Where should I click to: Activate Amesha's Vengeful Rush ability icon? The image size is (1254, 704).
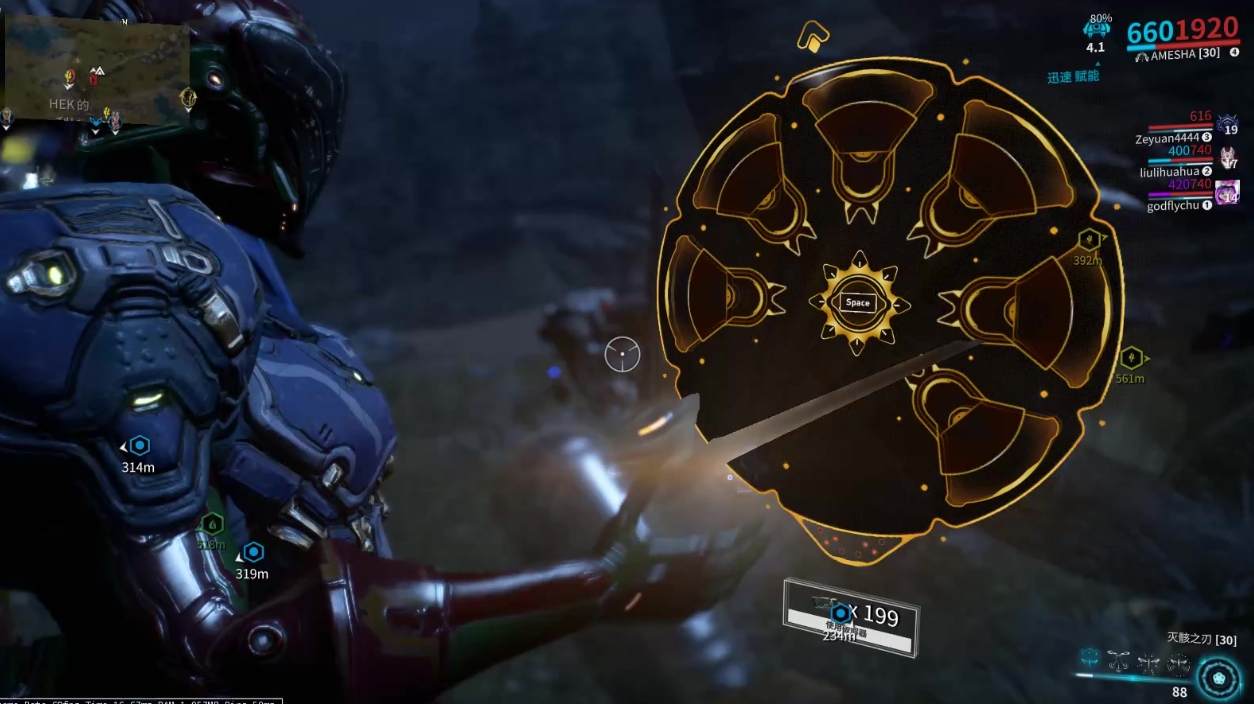tap(1178, 660)
